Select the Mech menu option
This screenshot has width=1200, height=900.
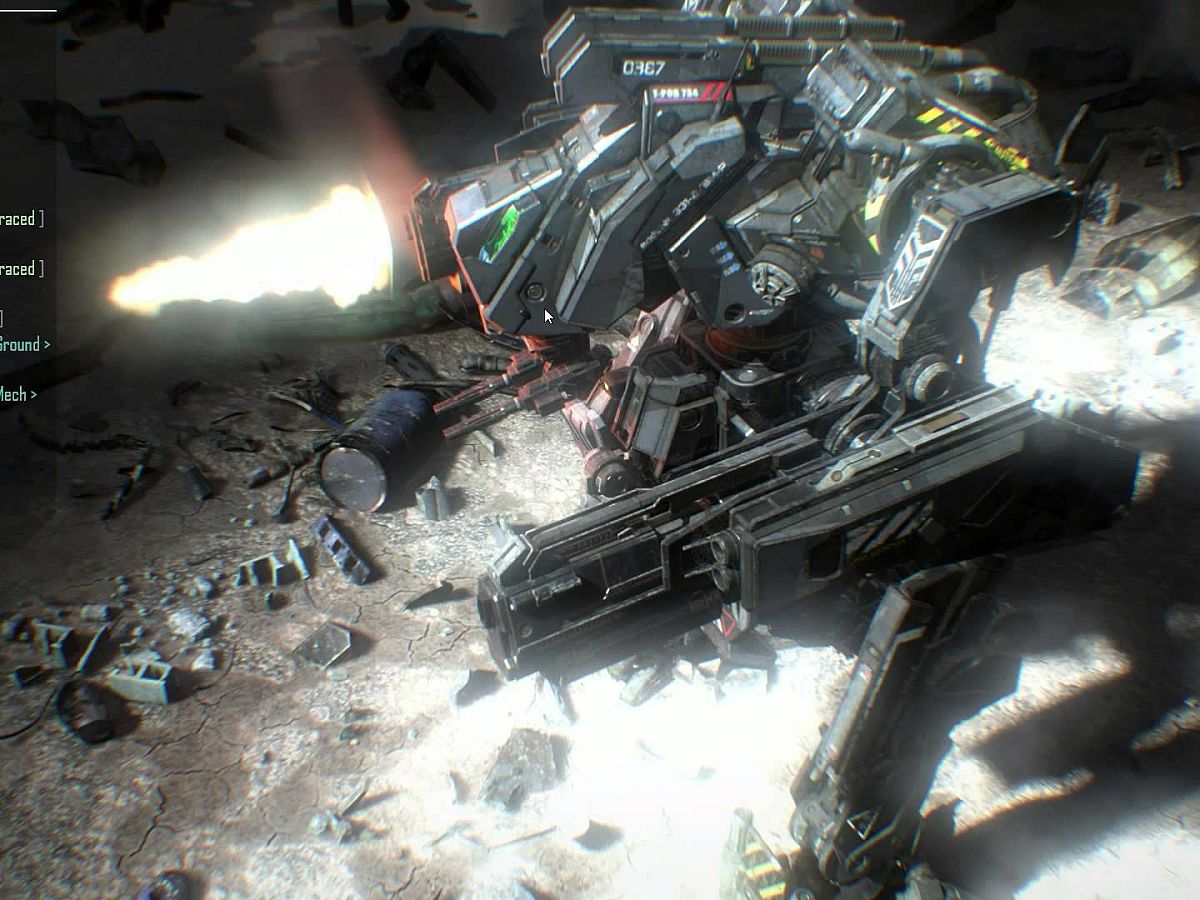point(17,394)
